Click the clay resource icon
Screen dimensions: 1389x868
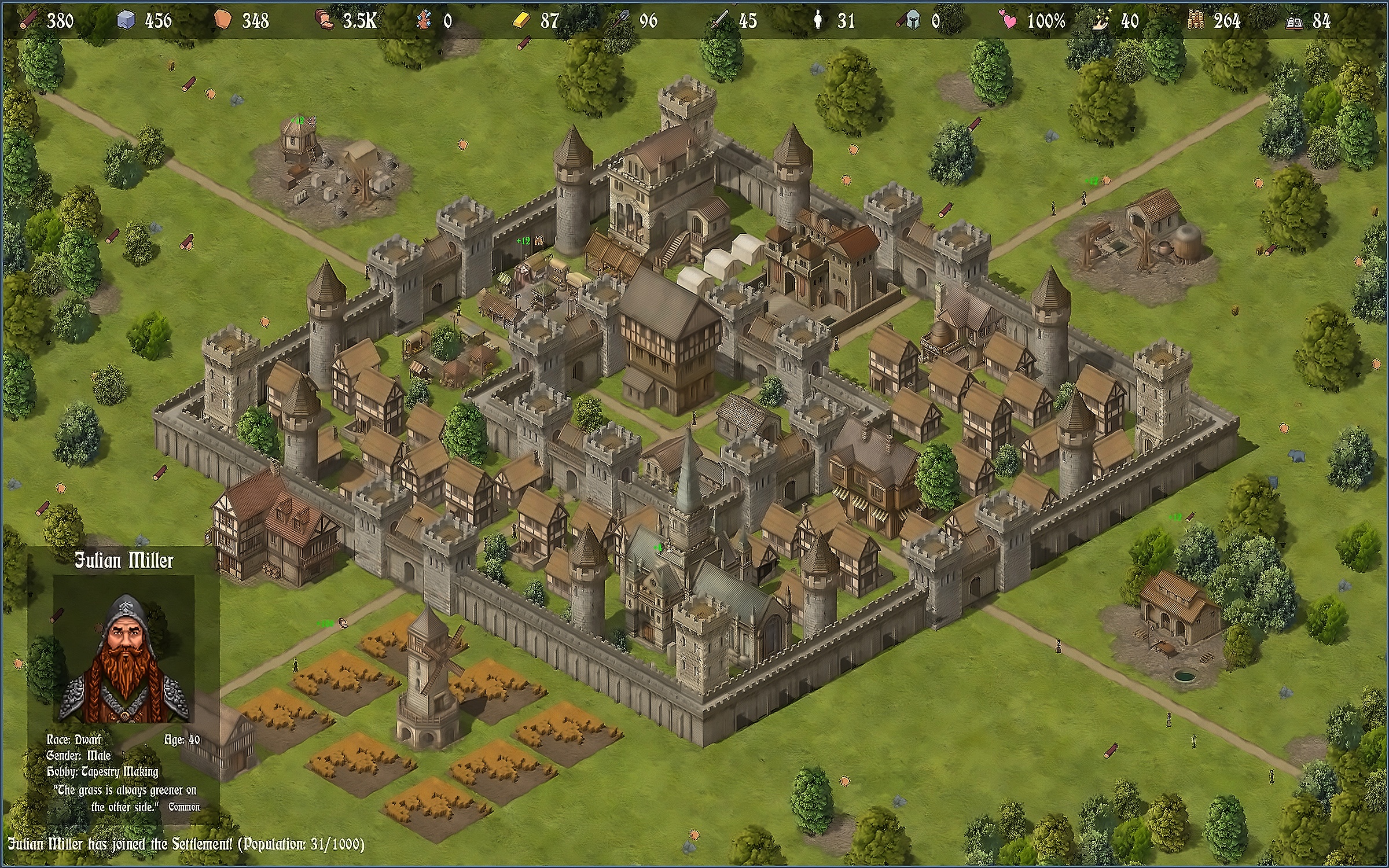(223, 20)
